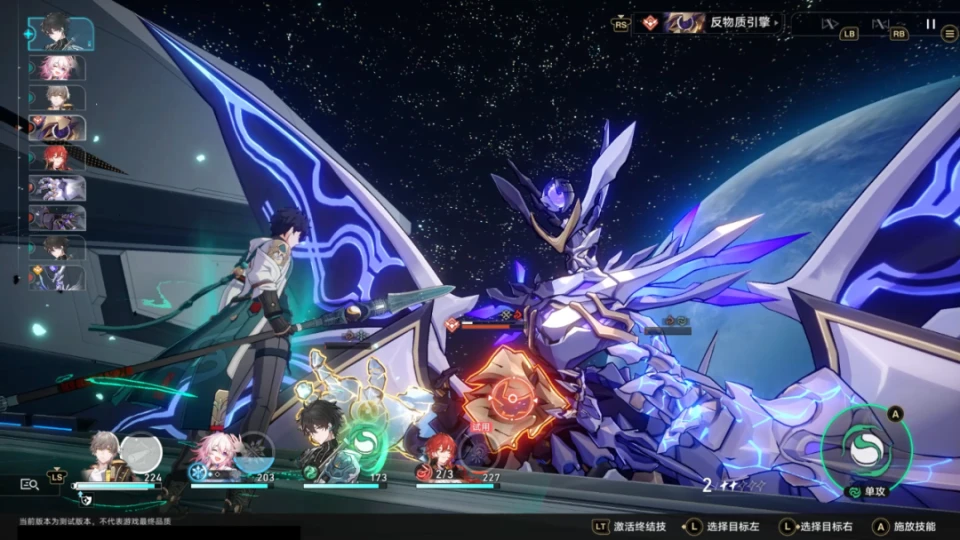Screen dimensions: 960x540
Task: Pause the battle
Action: 931,24
